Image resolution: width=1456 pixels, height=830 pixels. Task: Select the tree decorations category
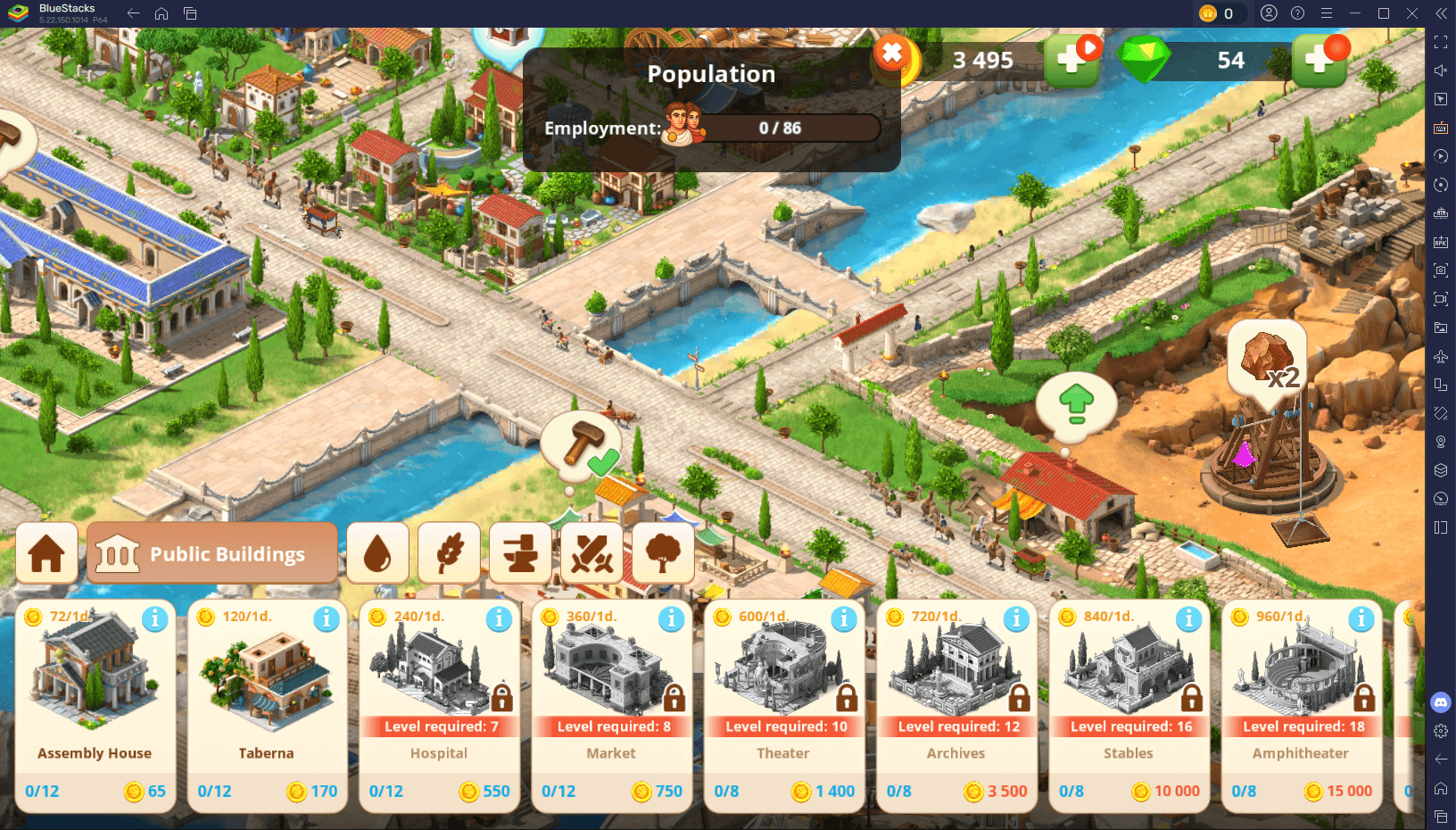(x=663, y=552)
